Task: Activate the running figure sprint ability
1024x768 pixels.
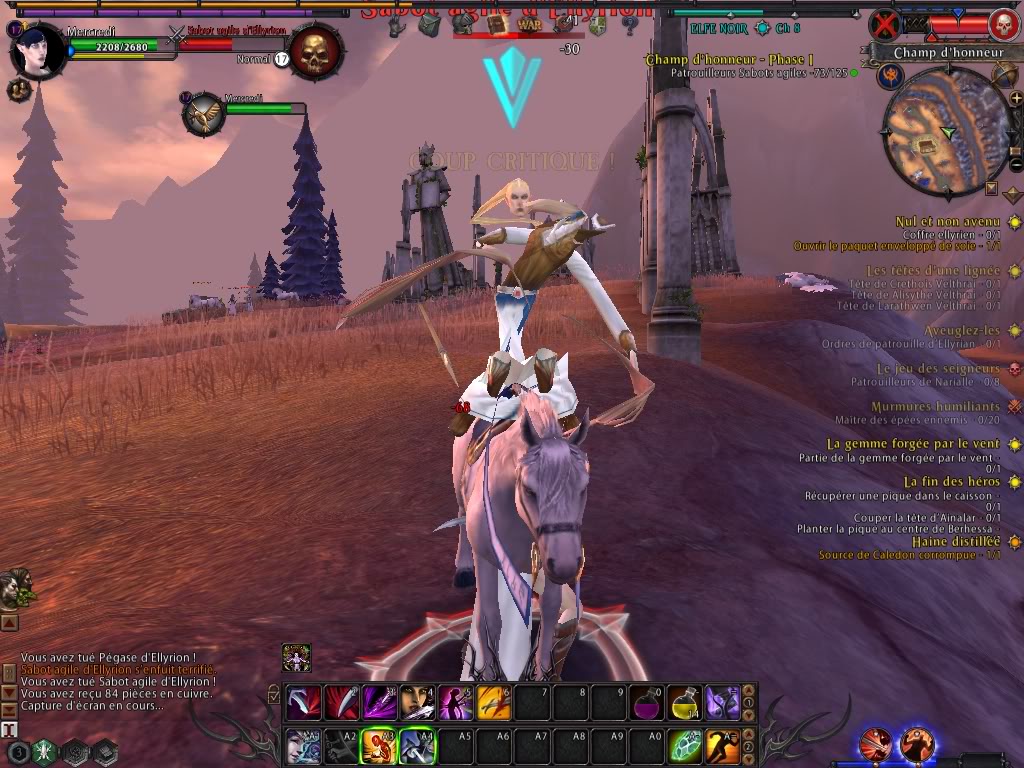Action: (x=722, y=745)
